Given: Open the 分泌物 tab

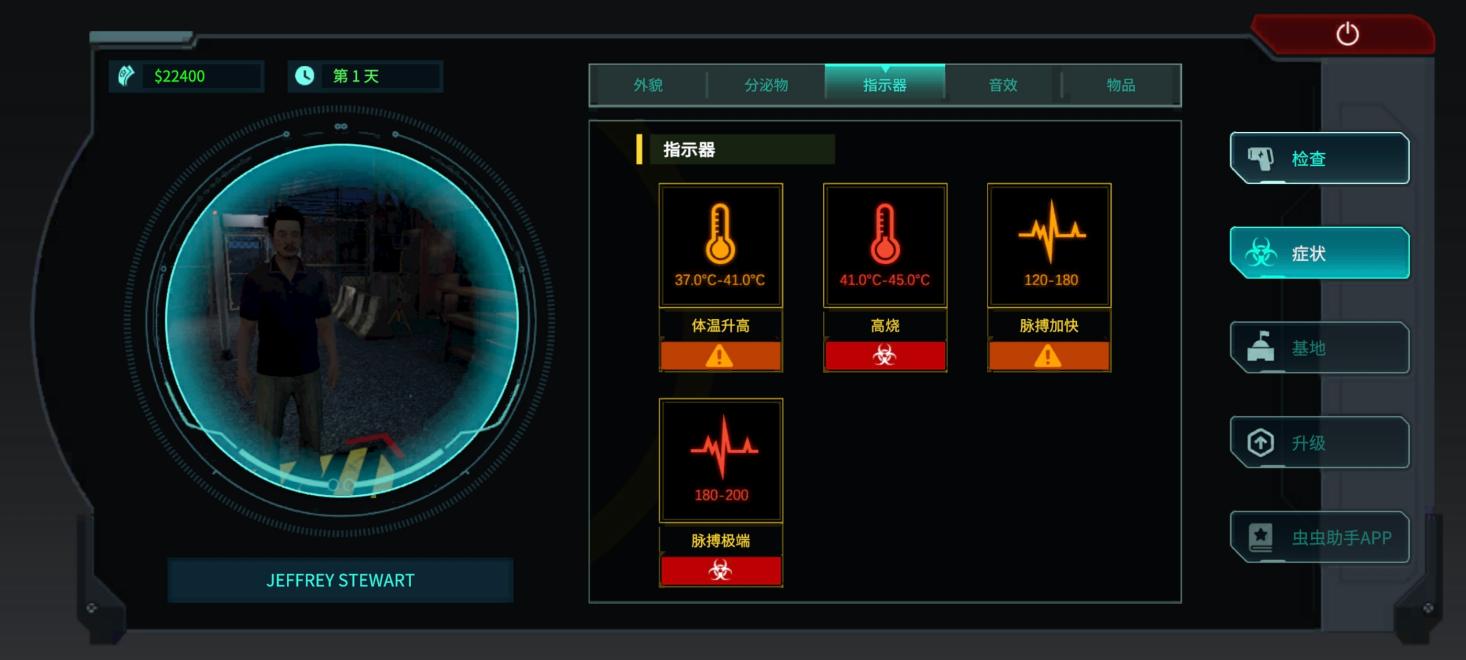Looking at the screenshot, I should point(766,86).
